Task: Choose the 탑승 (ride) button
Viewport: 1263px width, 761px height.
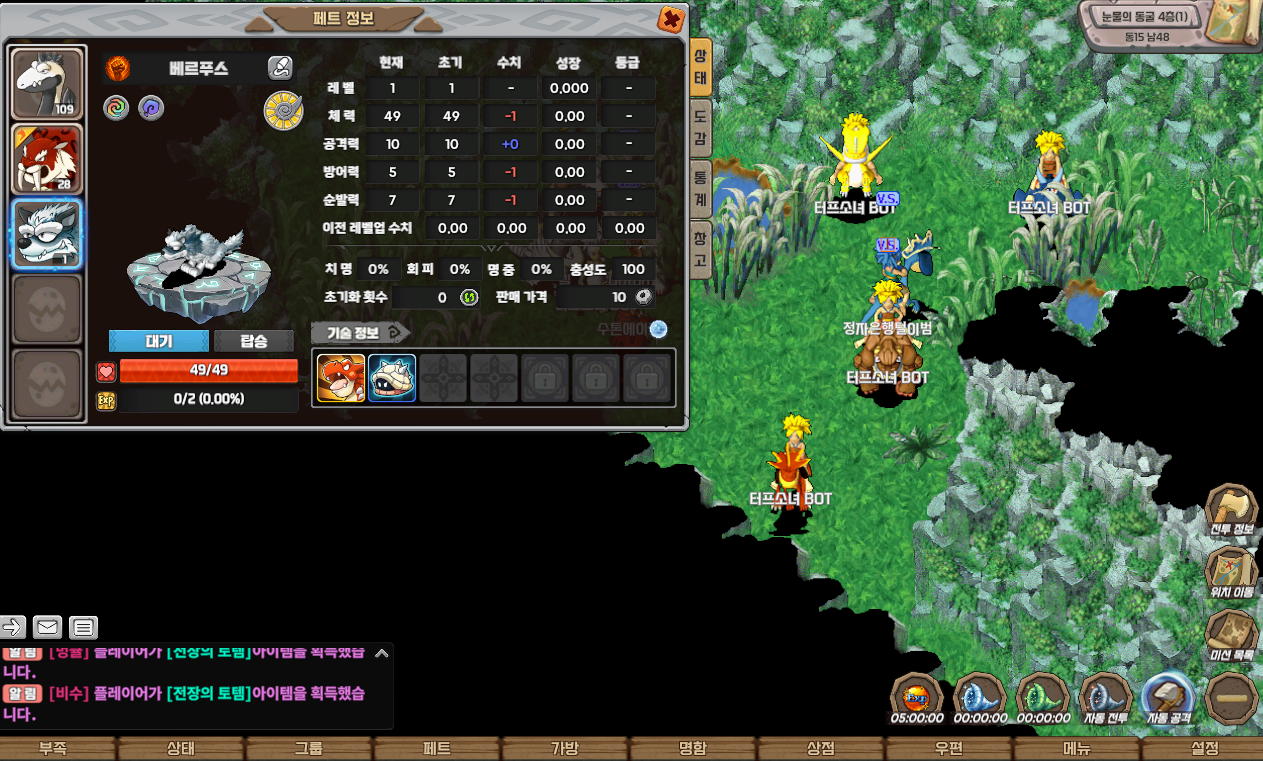Action: pyautogui.click(x=254, y=341)
